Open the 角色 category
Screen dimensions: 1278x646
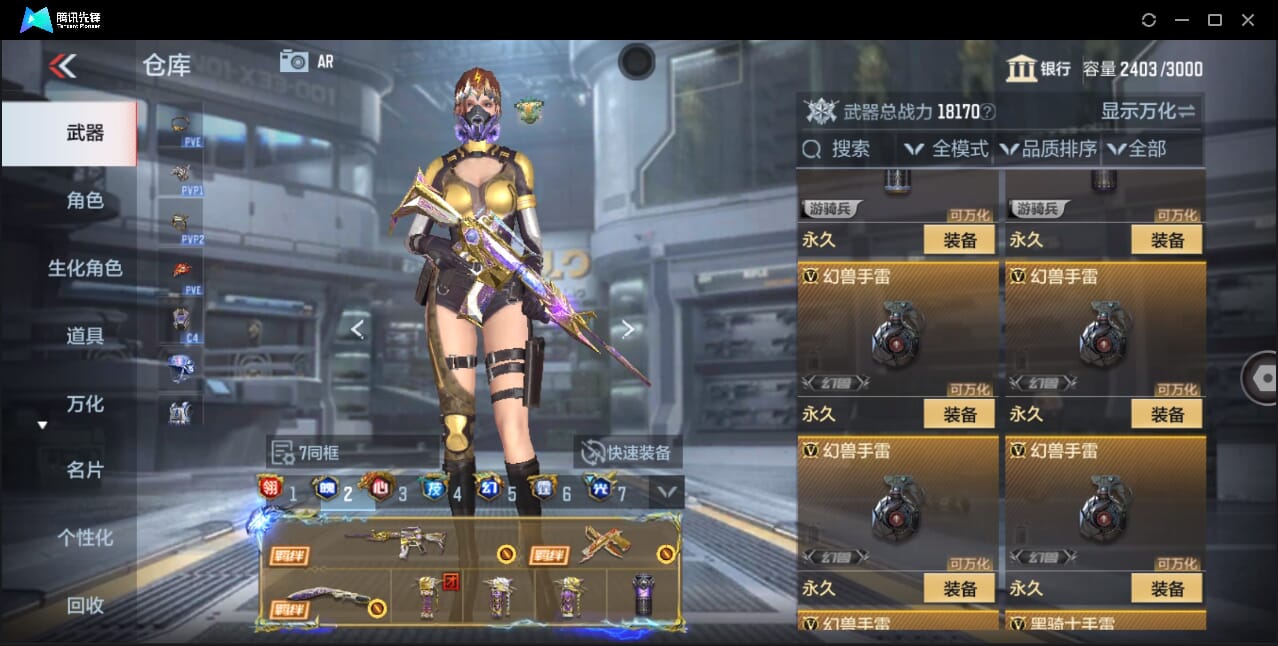(85, 201)
